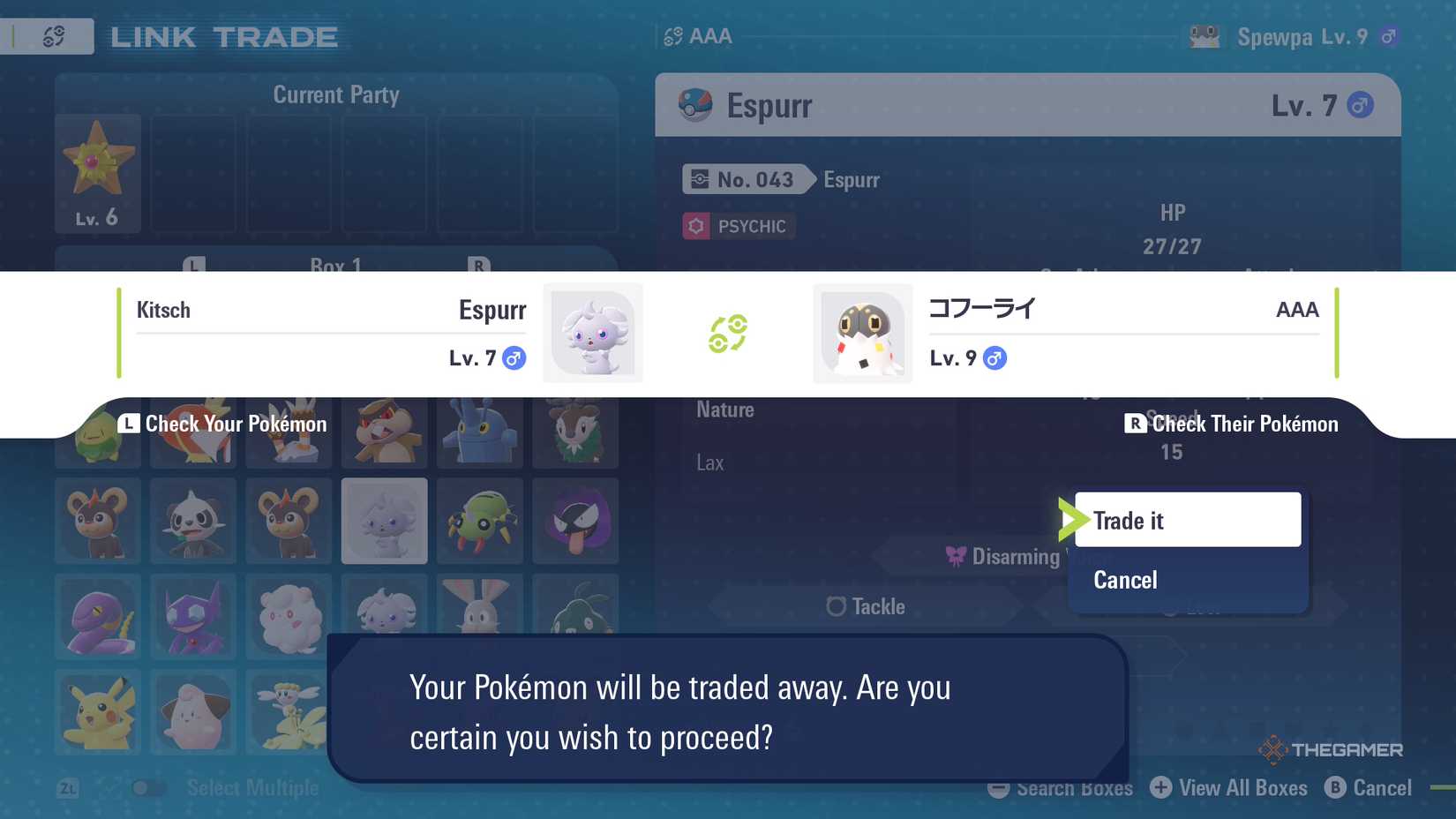Viewport: 1456px width, 819px height.
Task: Click the HP 27/27 bar
Action: (1174, 229)
